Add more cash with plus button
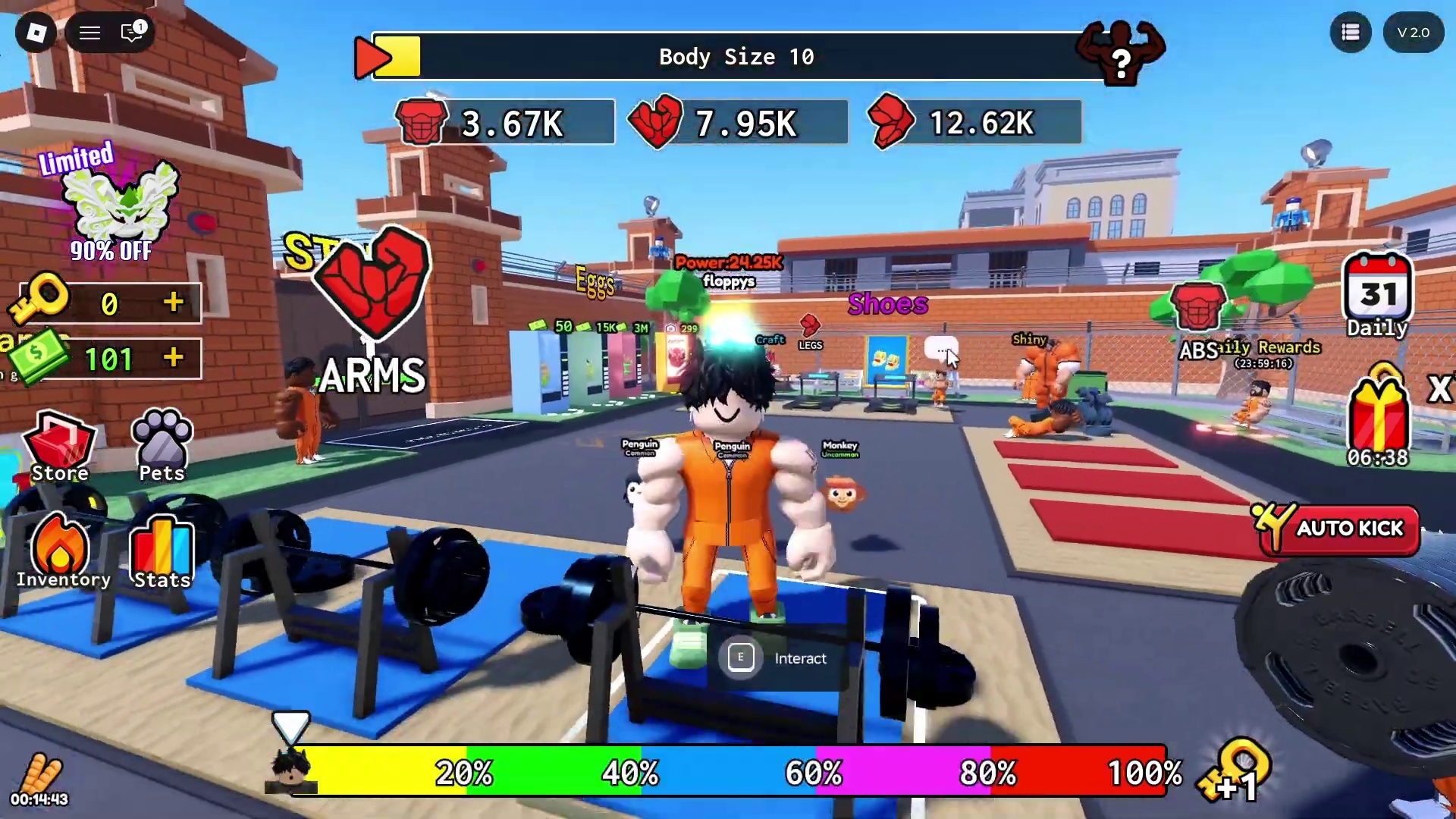The width and height of the screenshot is (1456, 819). [174, 357]
